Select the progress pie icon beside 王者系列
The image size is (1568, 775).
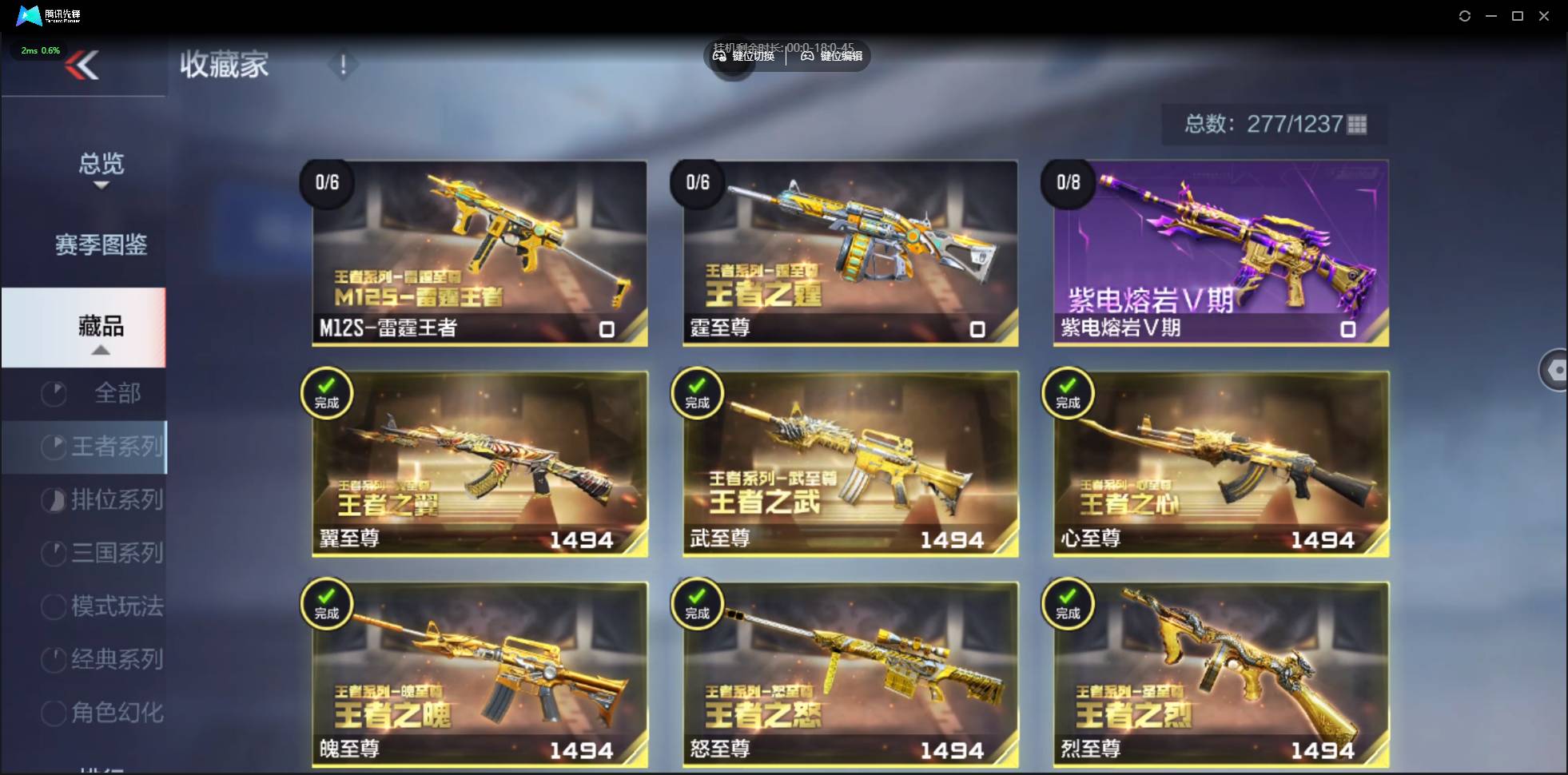[53, 447]
